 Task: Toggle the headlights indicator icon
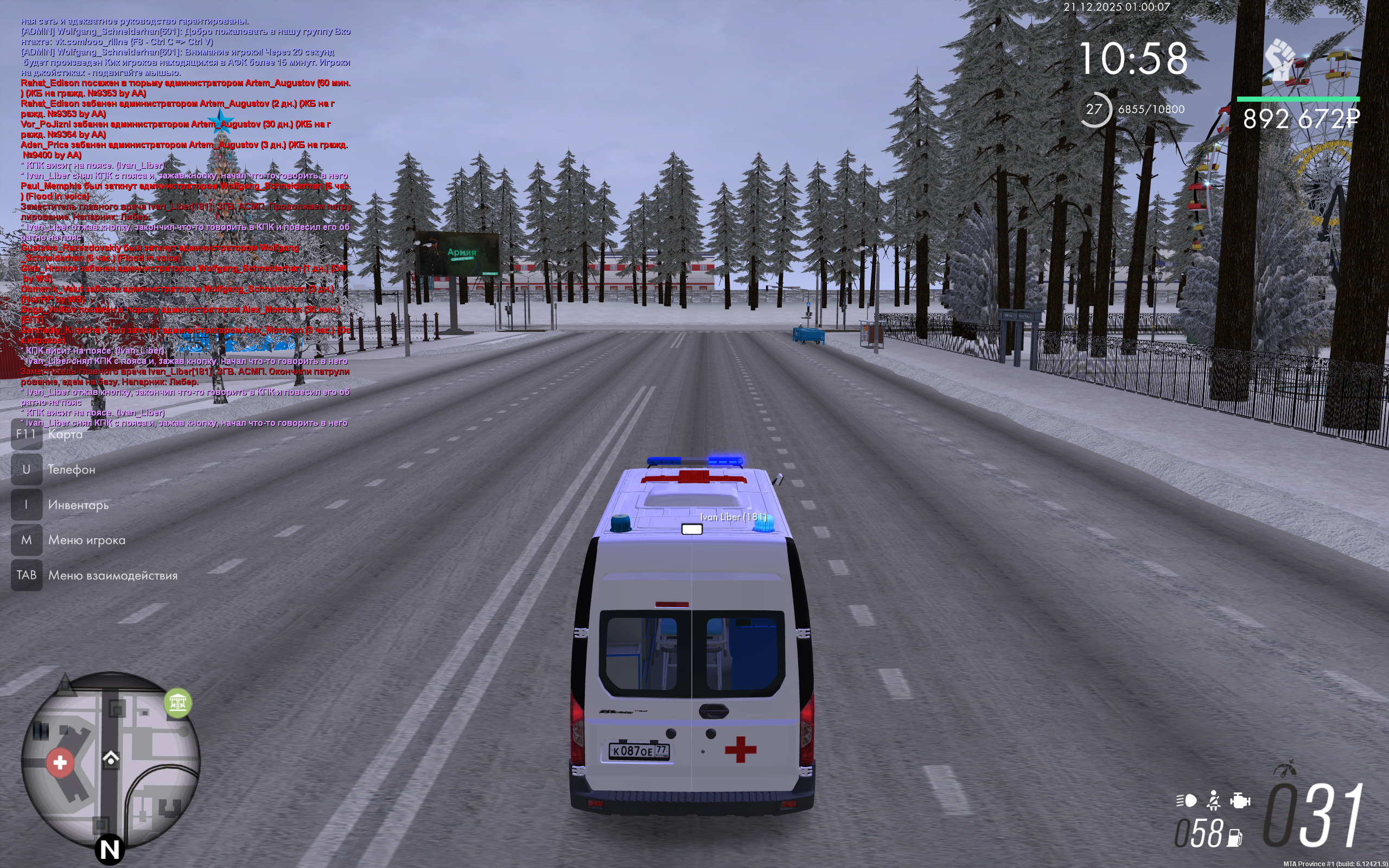click(x=1187, y=800)
